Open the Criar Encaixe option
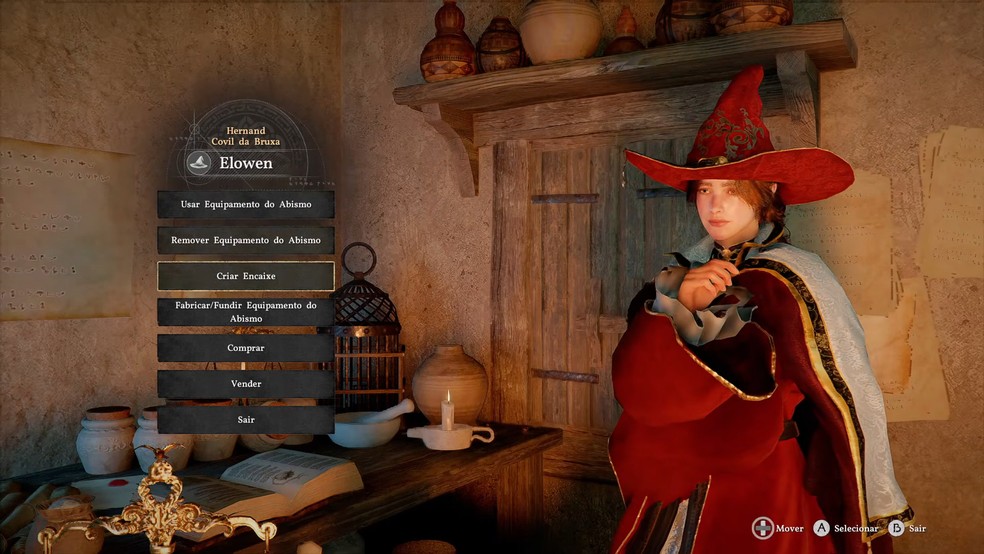 click(x=246, y=276)
